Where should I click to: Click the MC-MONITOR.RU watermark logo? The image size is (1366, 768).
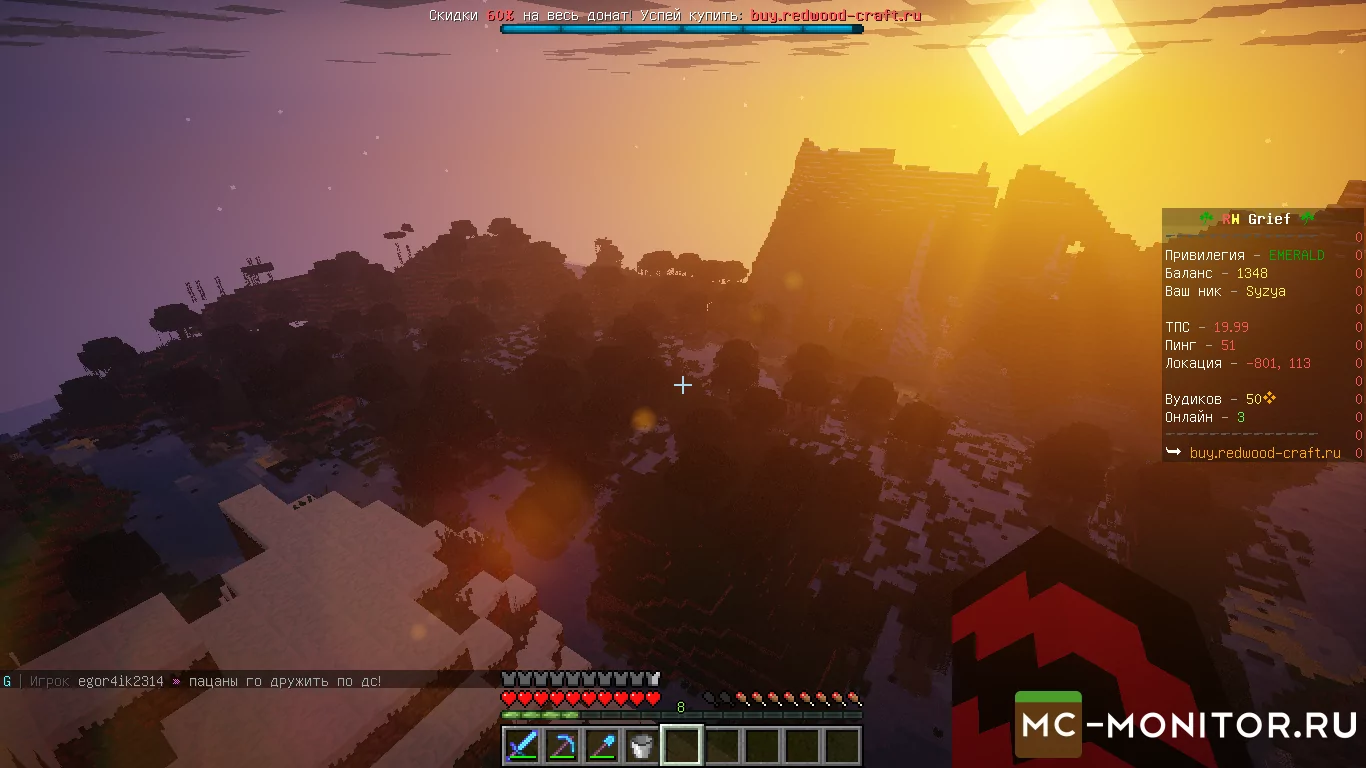tap(1188, 724)
